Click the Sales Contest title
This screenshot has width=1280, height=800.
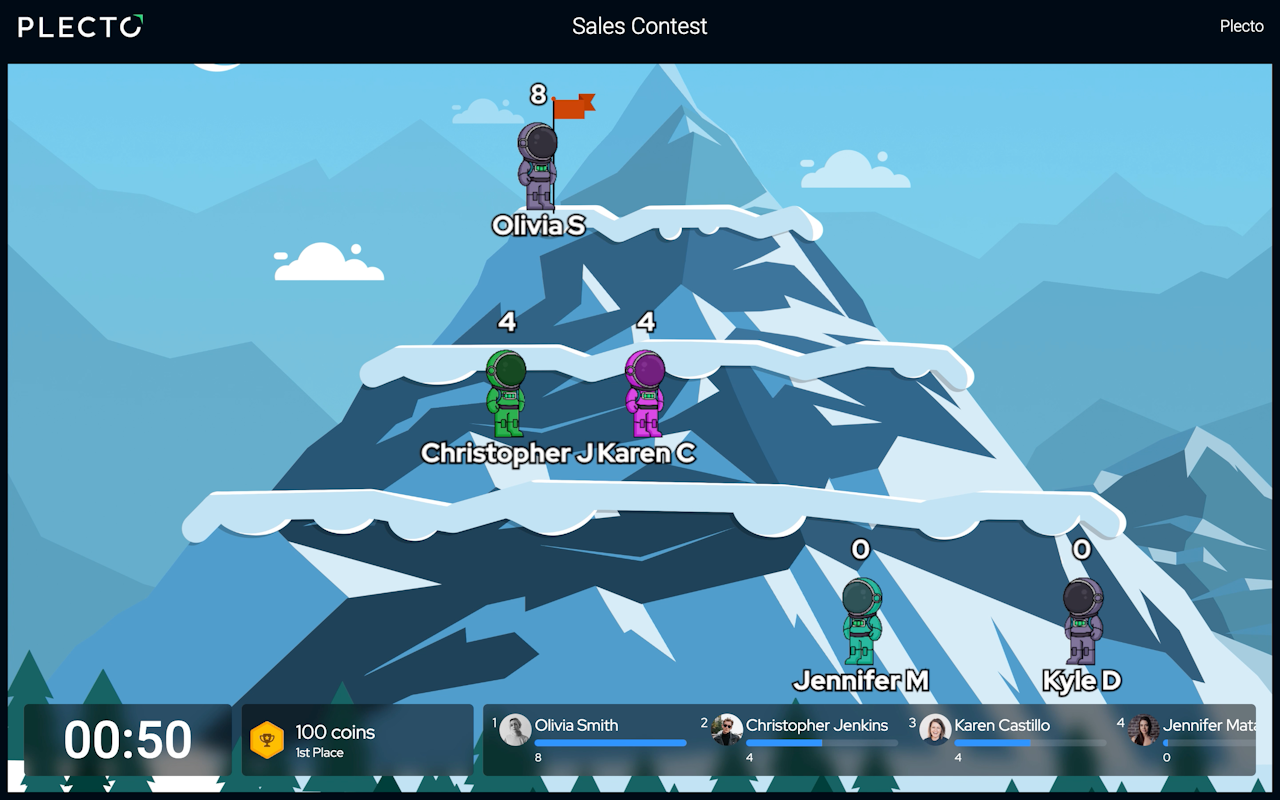639,26
